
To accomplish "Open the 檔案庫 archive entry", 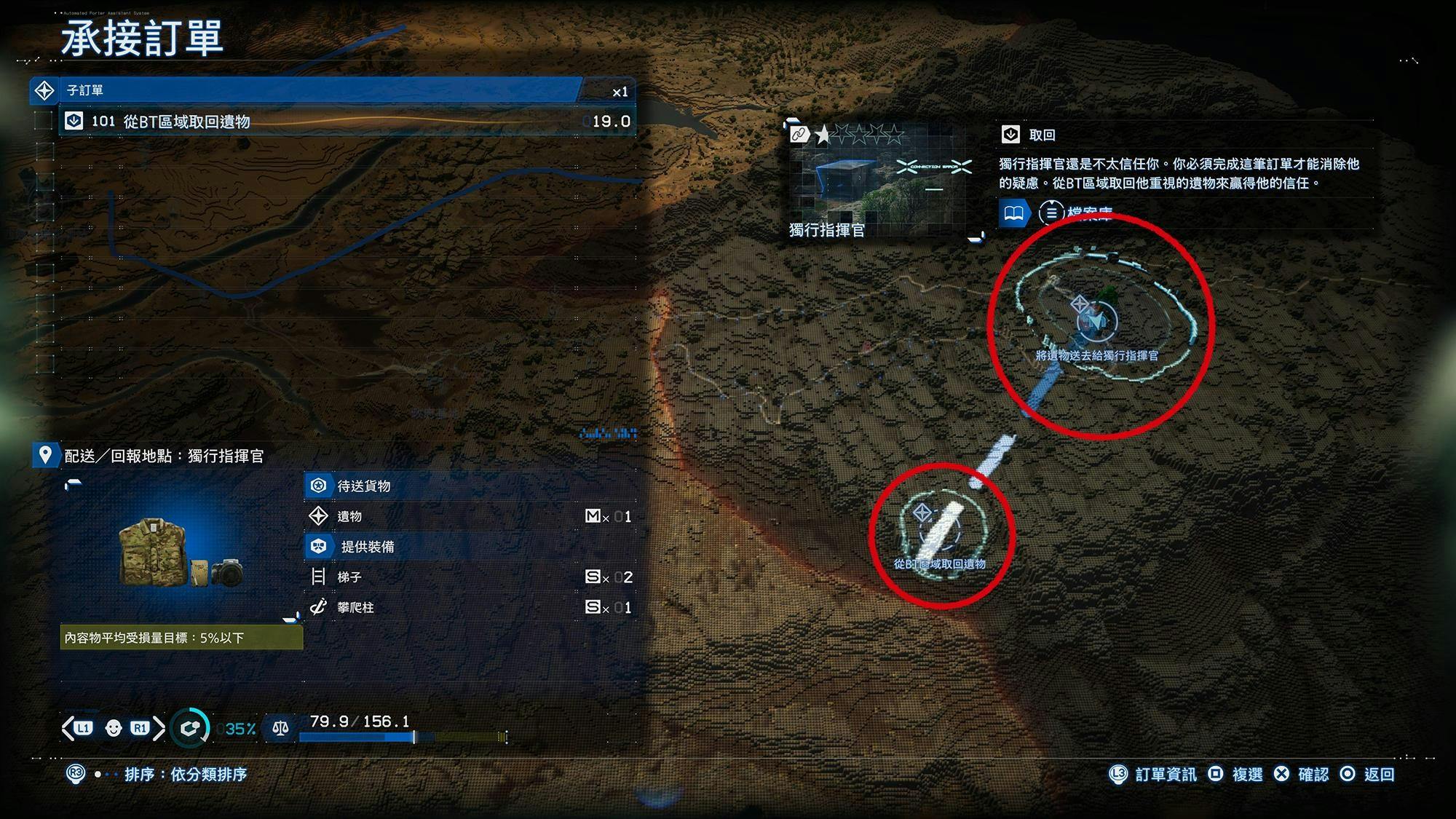I will coord(1076,213).
